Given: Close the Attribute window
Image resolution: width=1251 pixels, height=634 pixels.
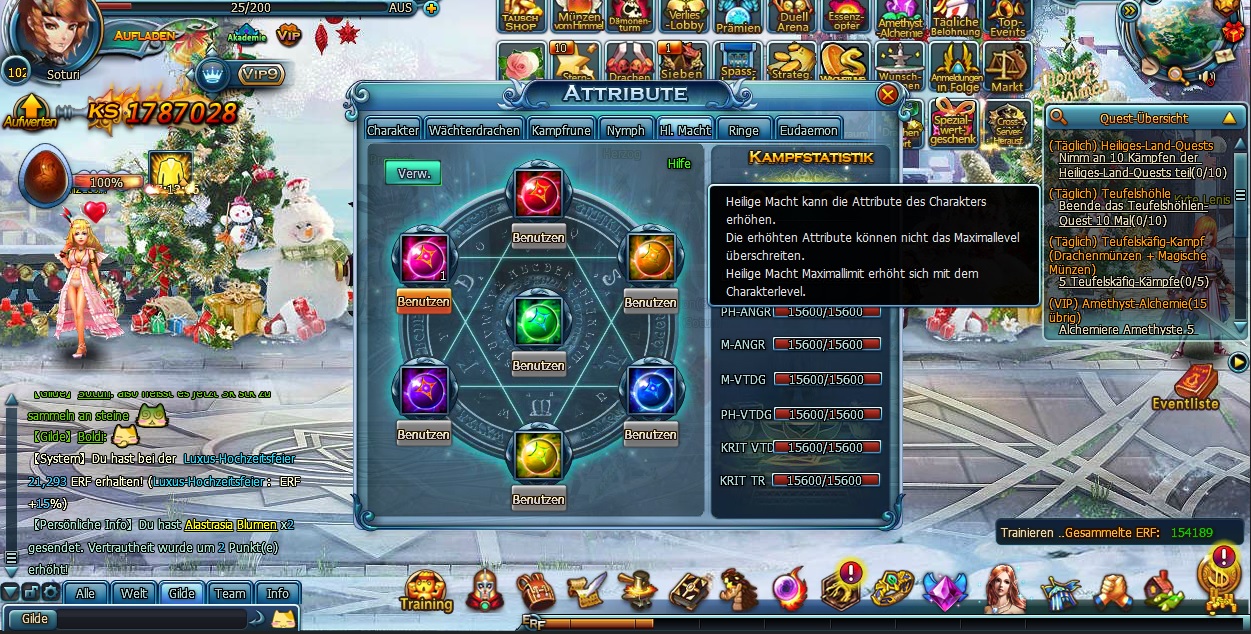Looking at the screenshot, I should [887, 95].
